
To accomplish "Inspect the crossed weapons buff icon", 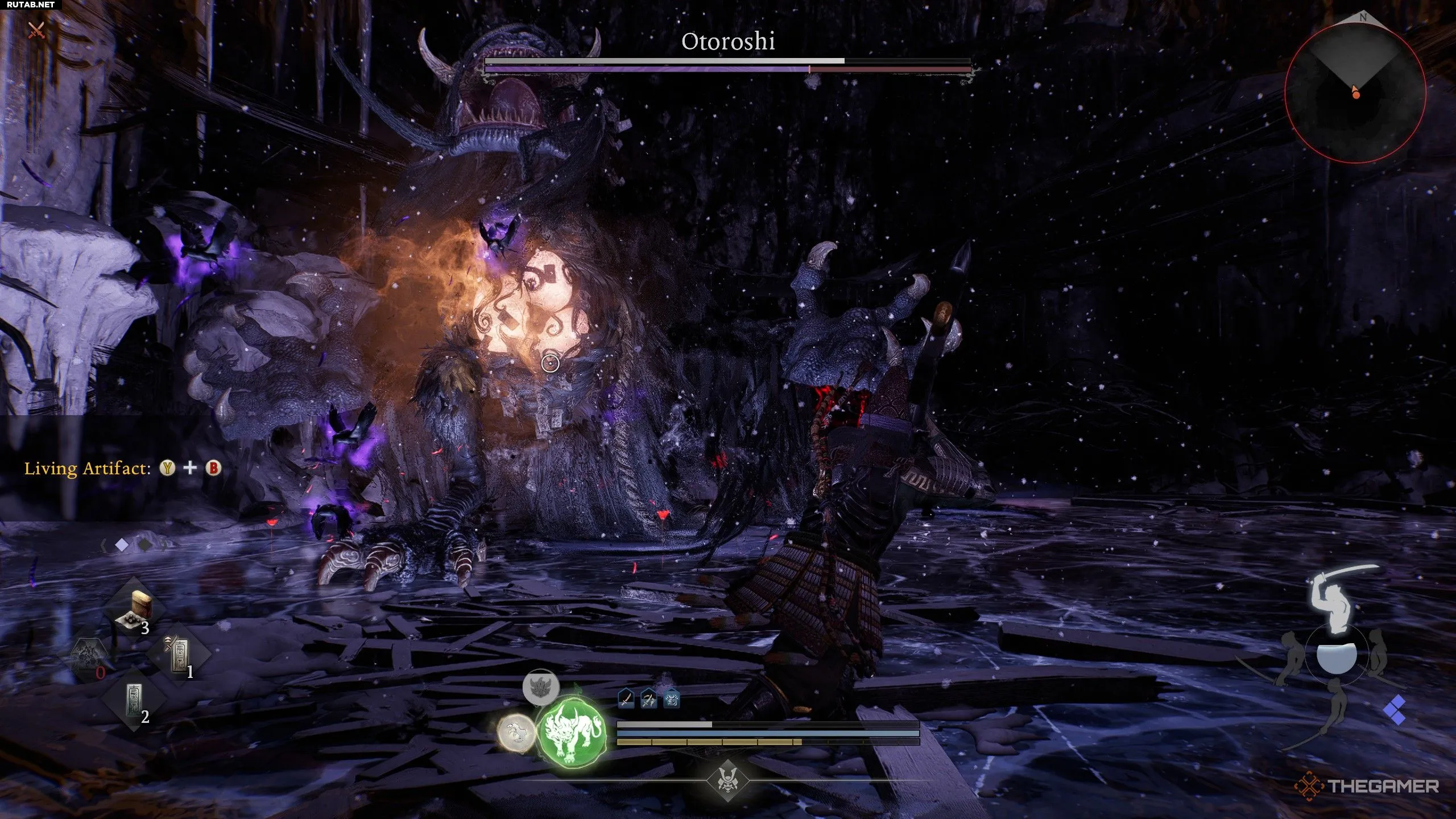I will pos(649,699).
